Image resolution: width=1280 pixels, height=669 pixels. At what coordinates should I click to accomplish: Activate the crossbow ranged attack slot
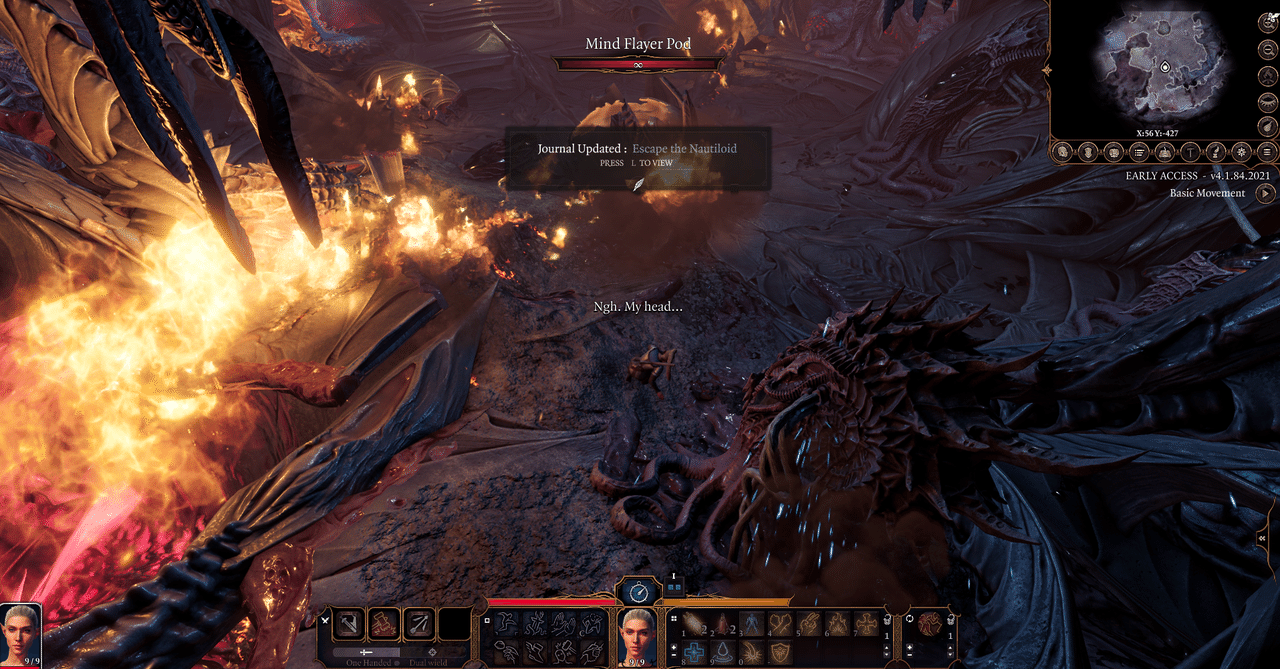(x=419, y=624)
